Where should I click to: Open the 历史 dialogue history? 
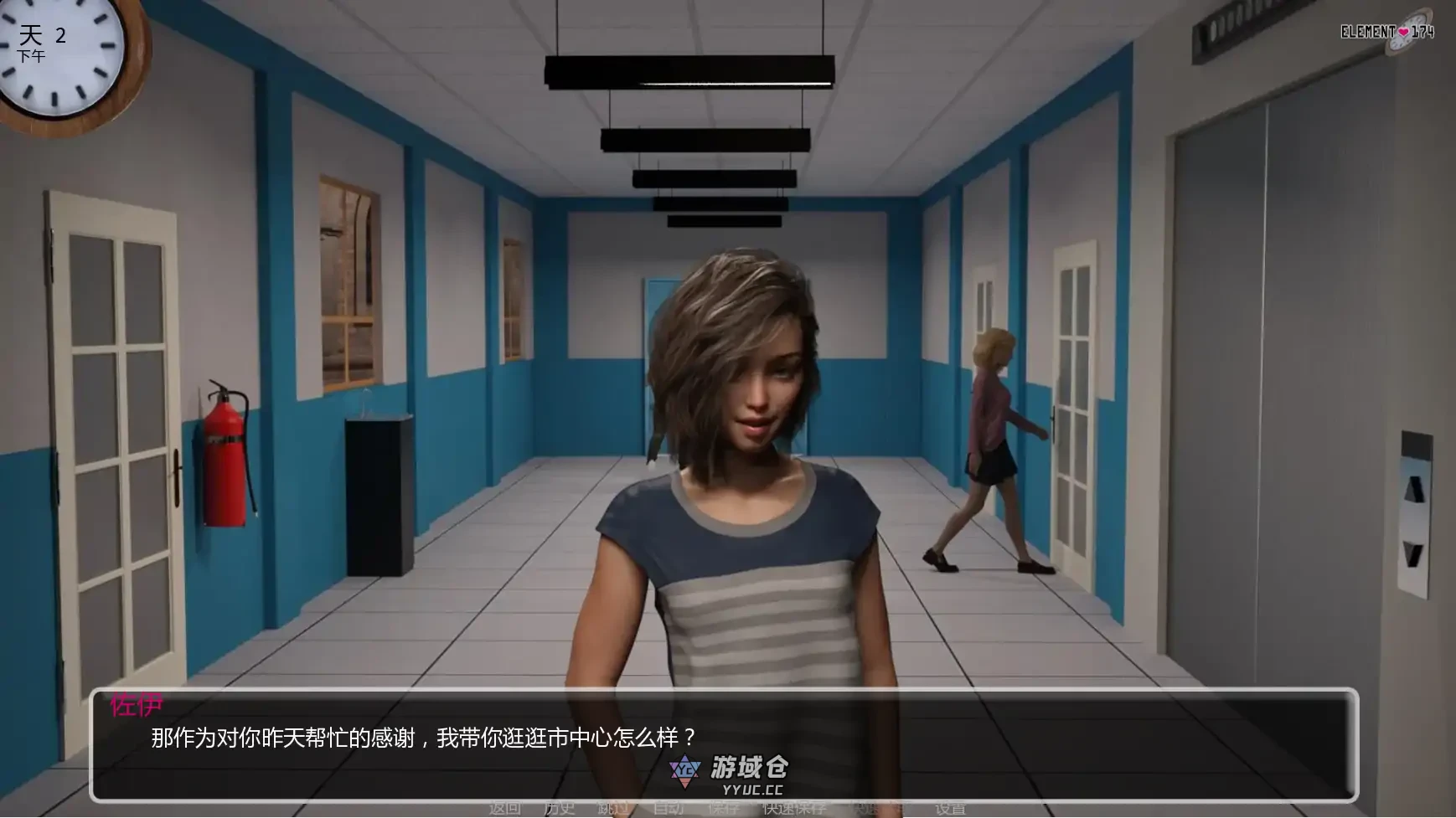click(x=560, y=808)
